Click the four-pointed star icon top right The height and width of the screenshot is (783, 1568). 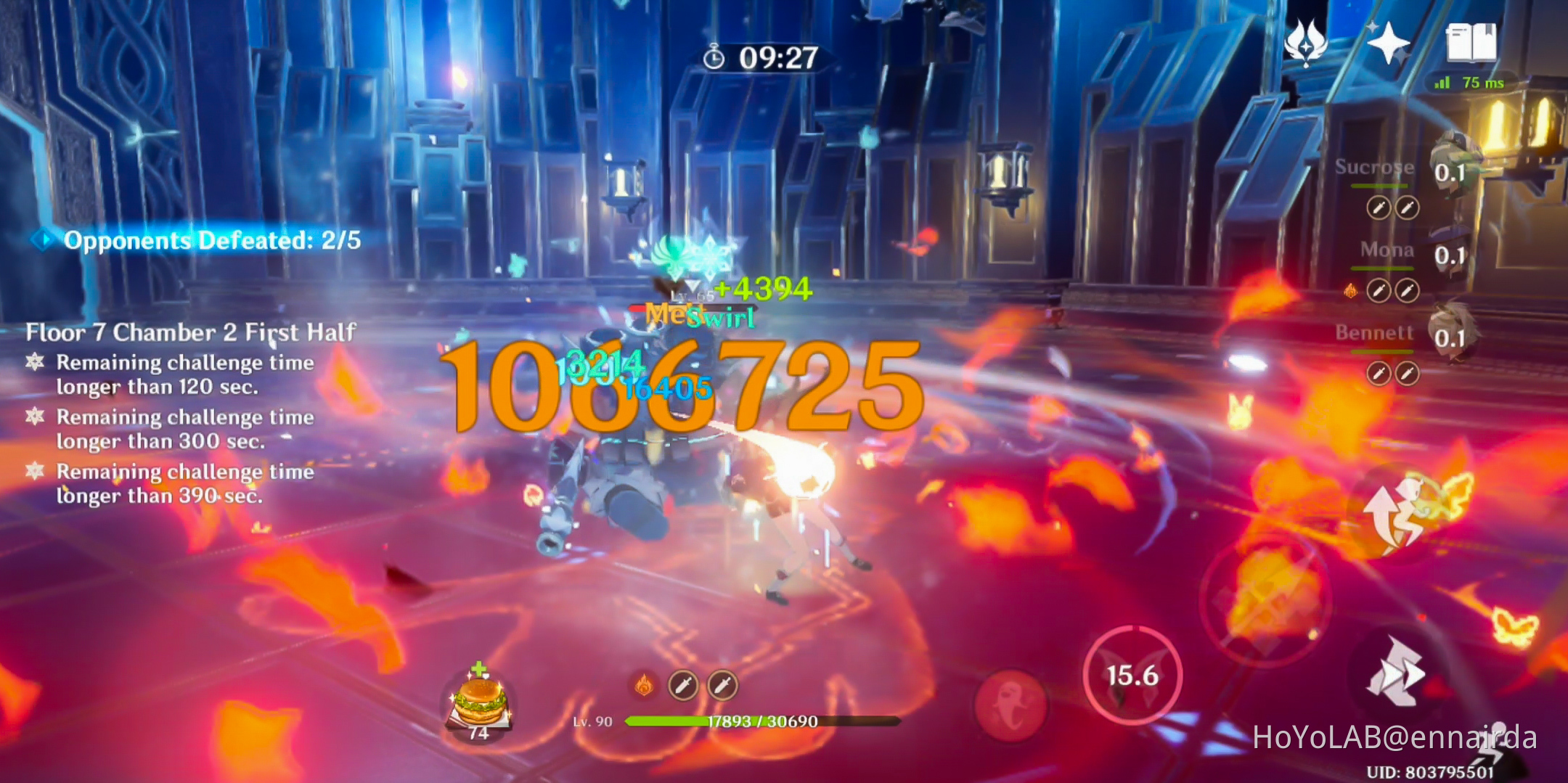click(1388, 45)
